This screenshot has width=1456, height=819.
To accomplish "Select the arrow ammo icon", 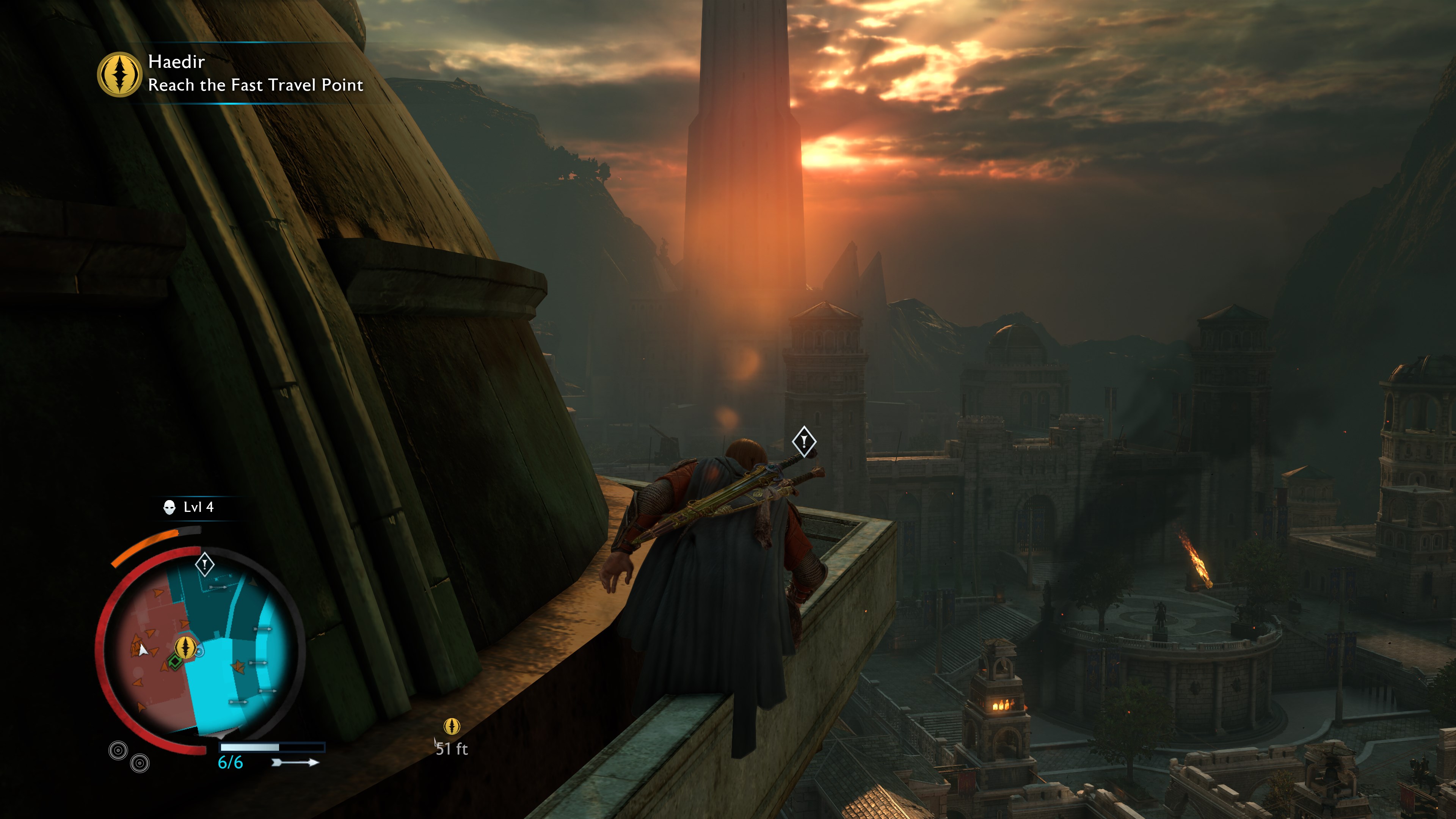I will pos(295,763).
